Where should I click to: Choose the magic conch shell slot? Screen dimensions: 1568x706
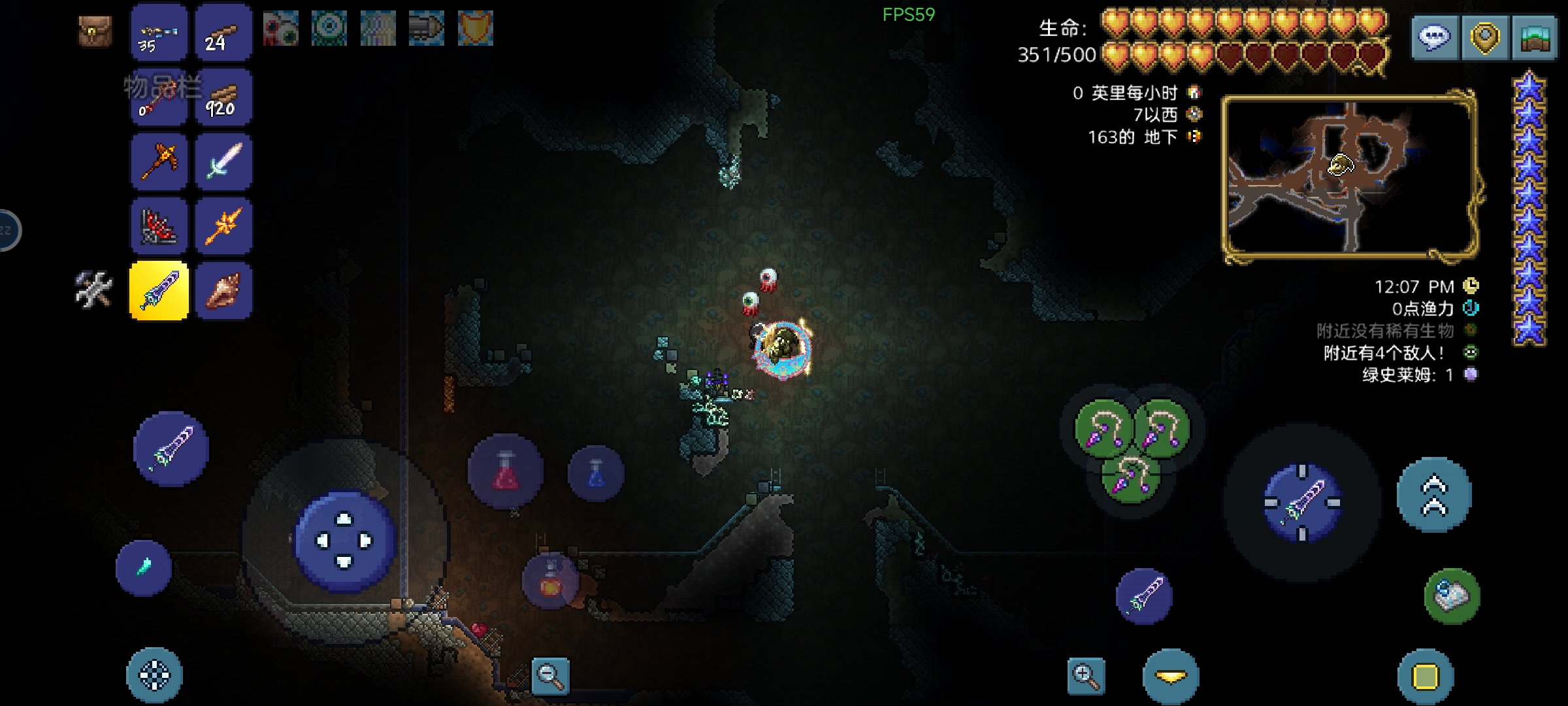223,291
